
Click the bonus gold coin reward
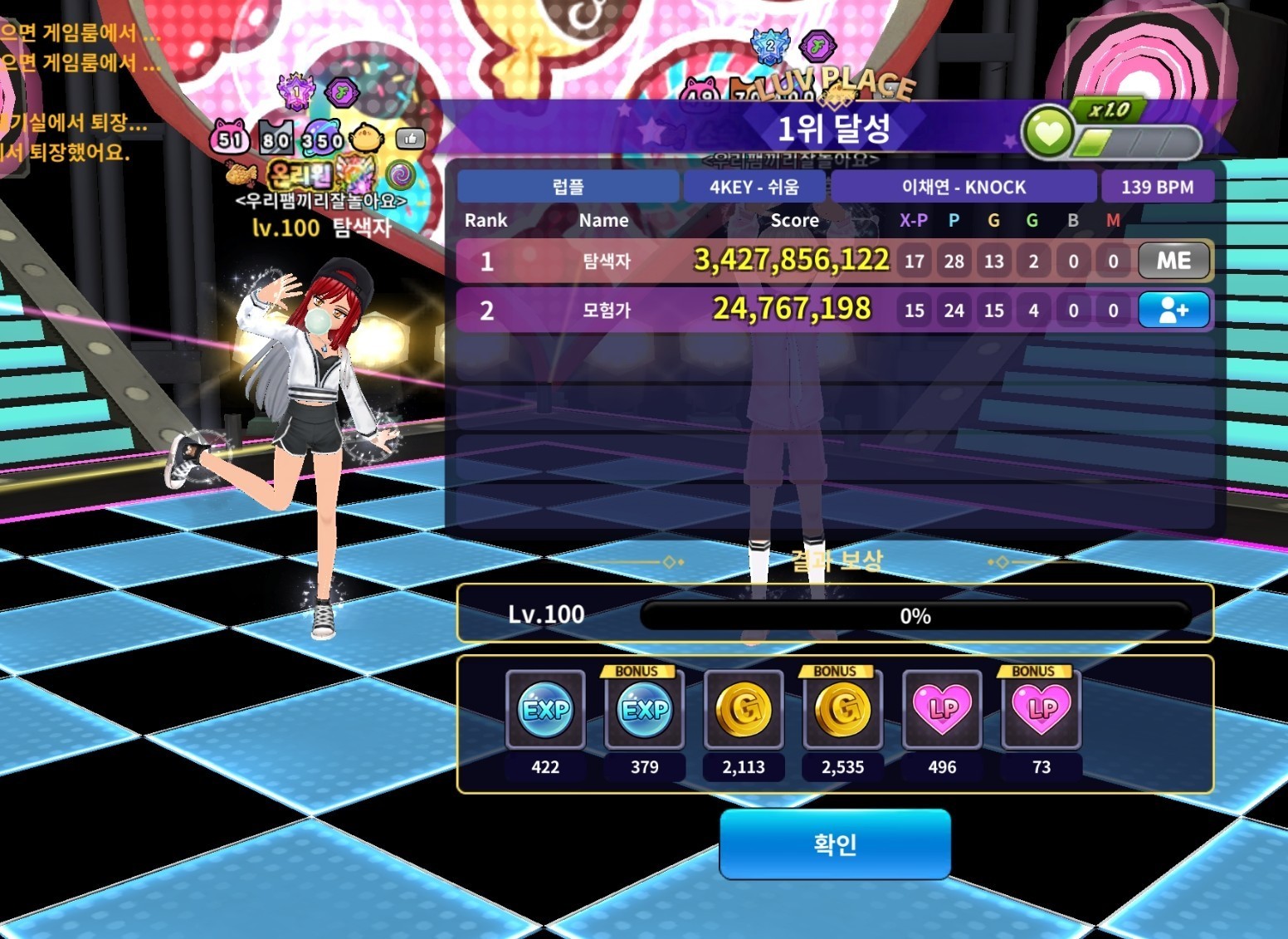[842, 710]
